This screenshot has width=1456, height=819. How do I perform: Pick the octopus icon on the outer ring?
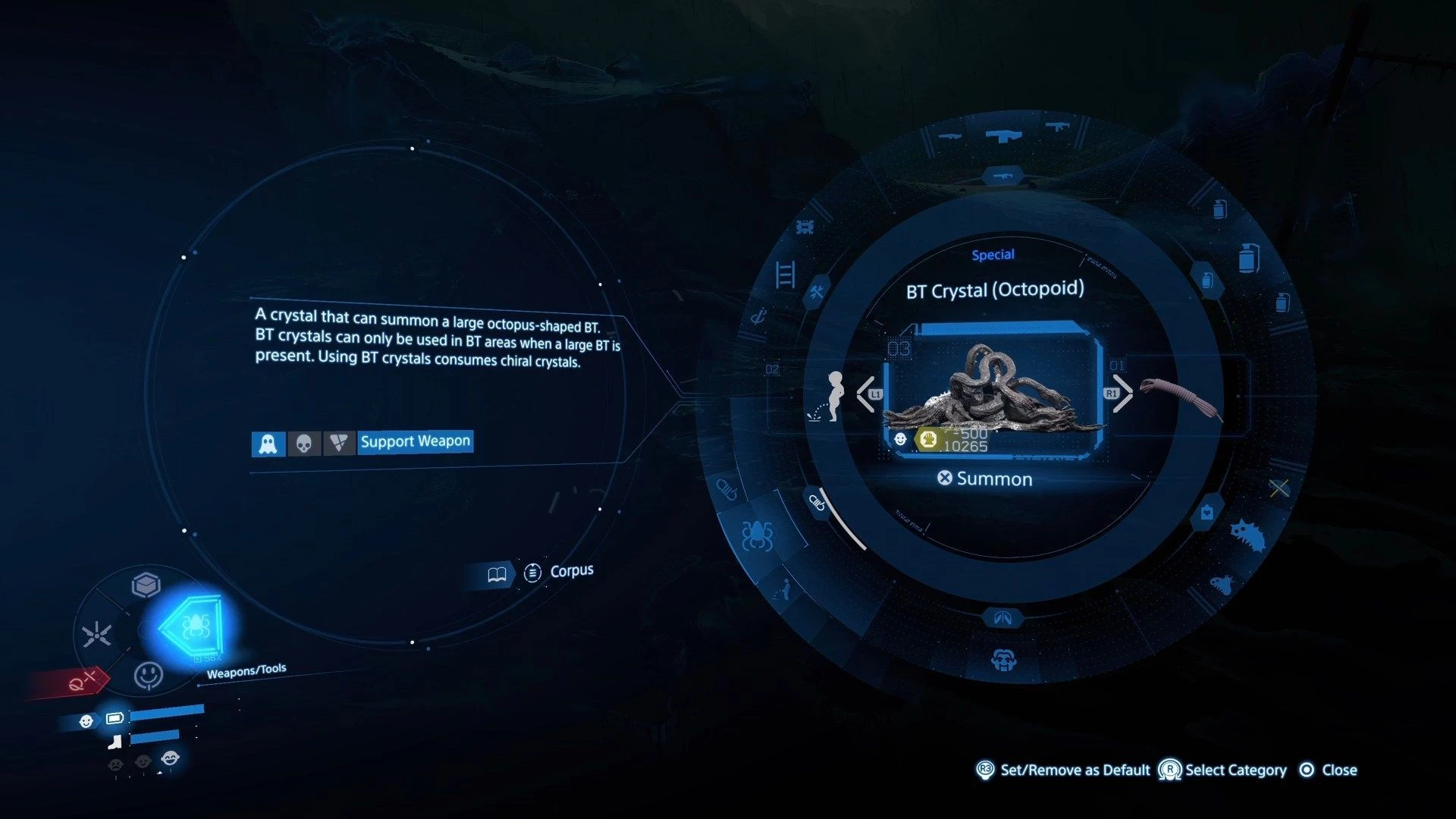click(757, 535)
